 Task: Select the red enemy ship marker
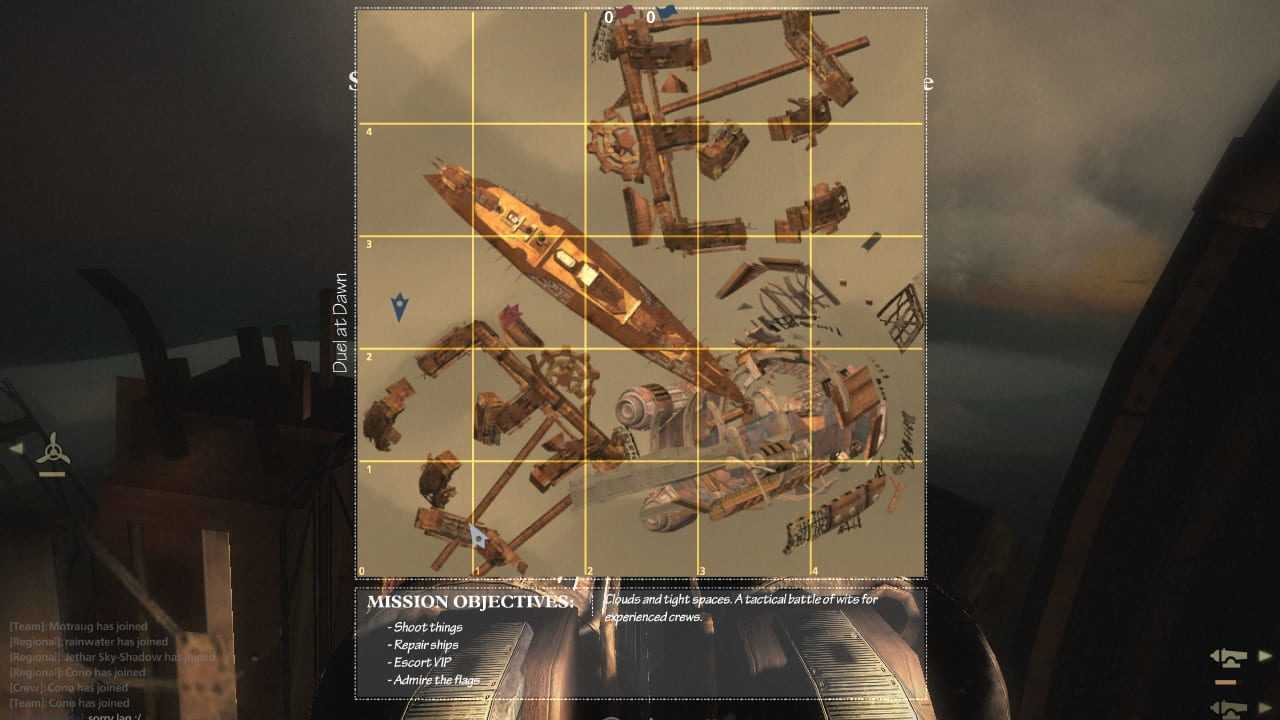click(512, 316)
